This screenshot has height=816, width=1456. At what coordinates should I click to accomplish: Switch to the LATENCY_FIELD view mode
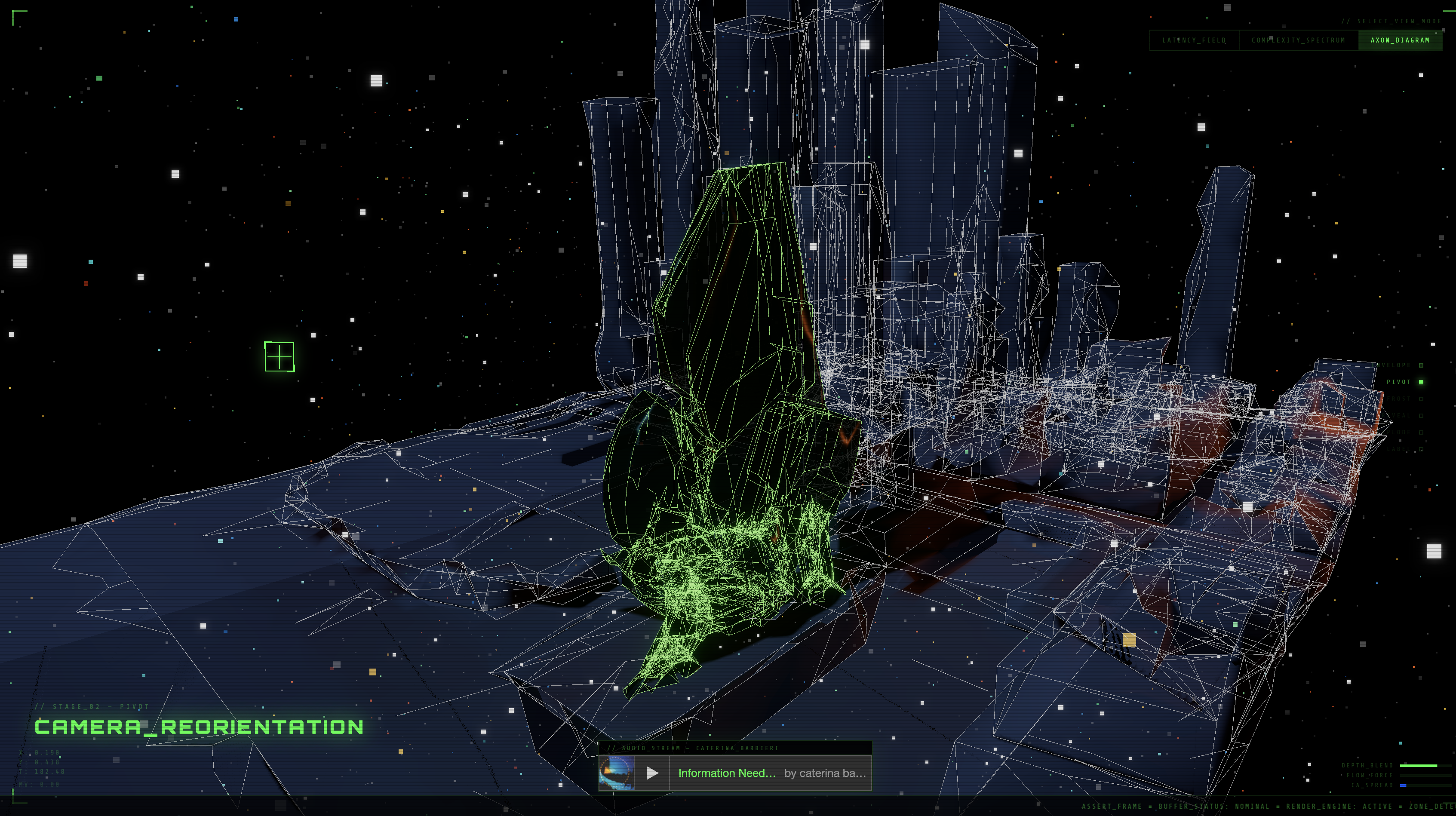pyautogui.click(x=1194, y=40)
